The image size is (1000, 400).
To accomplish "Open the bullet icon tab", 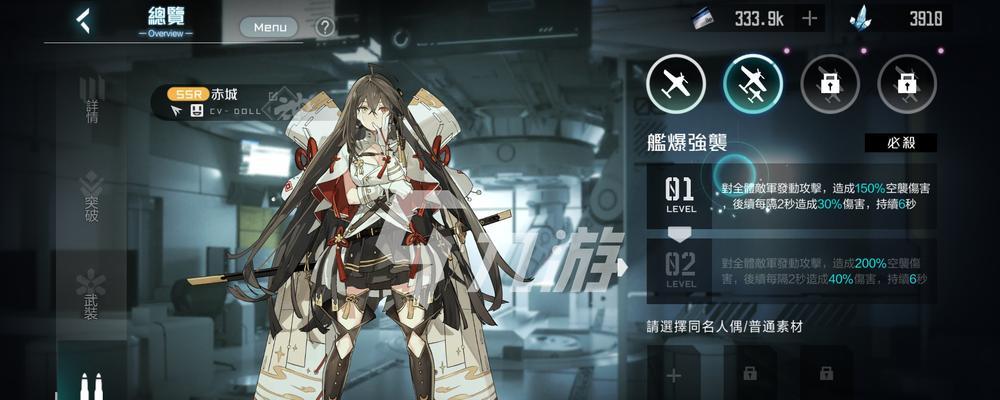I will pyautogui.click(x=92, y=384).
